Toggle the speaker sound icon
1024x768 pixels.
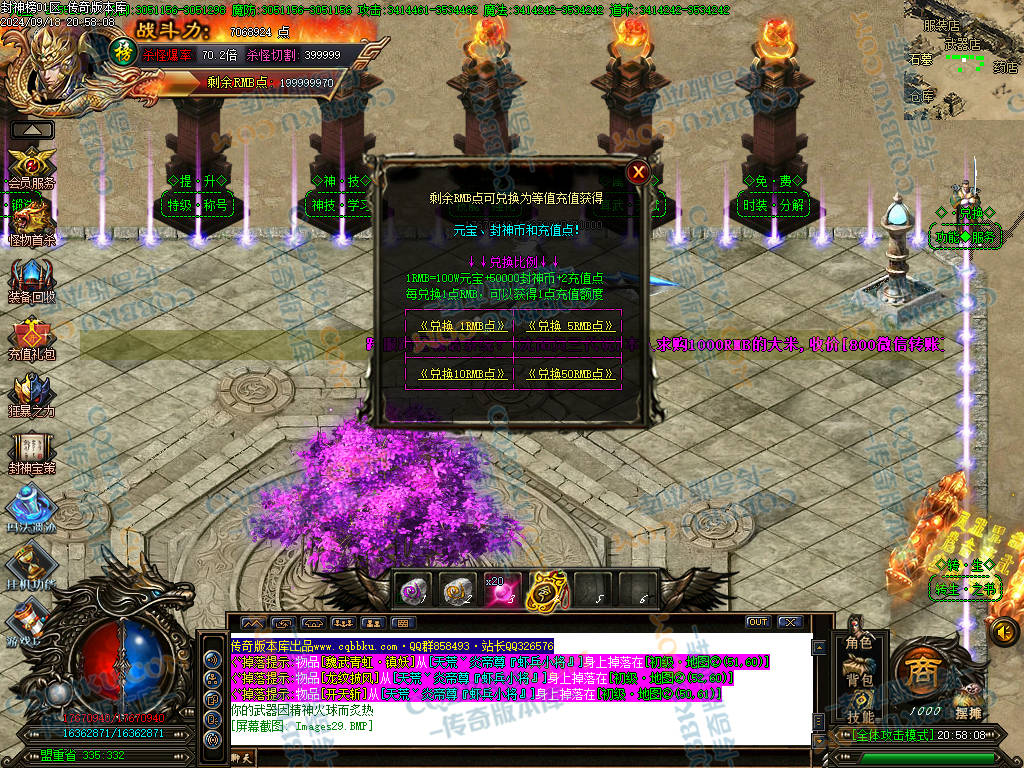(1004, 631)
